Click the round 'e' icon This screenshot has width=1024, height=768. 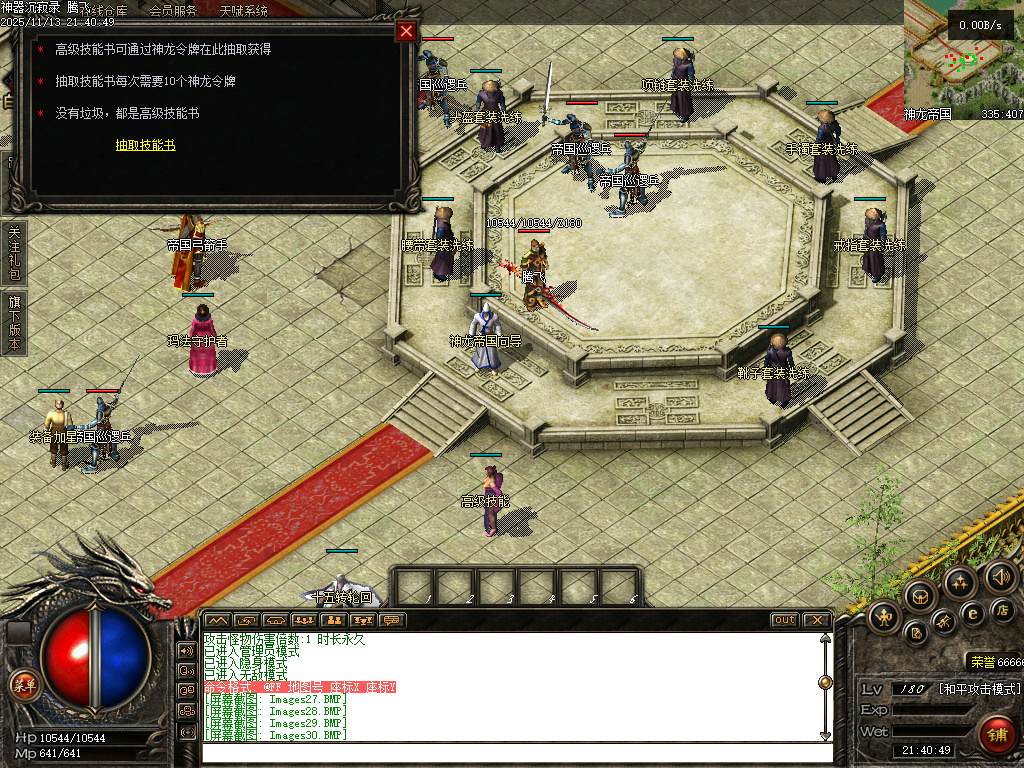972,613
